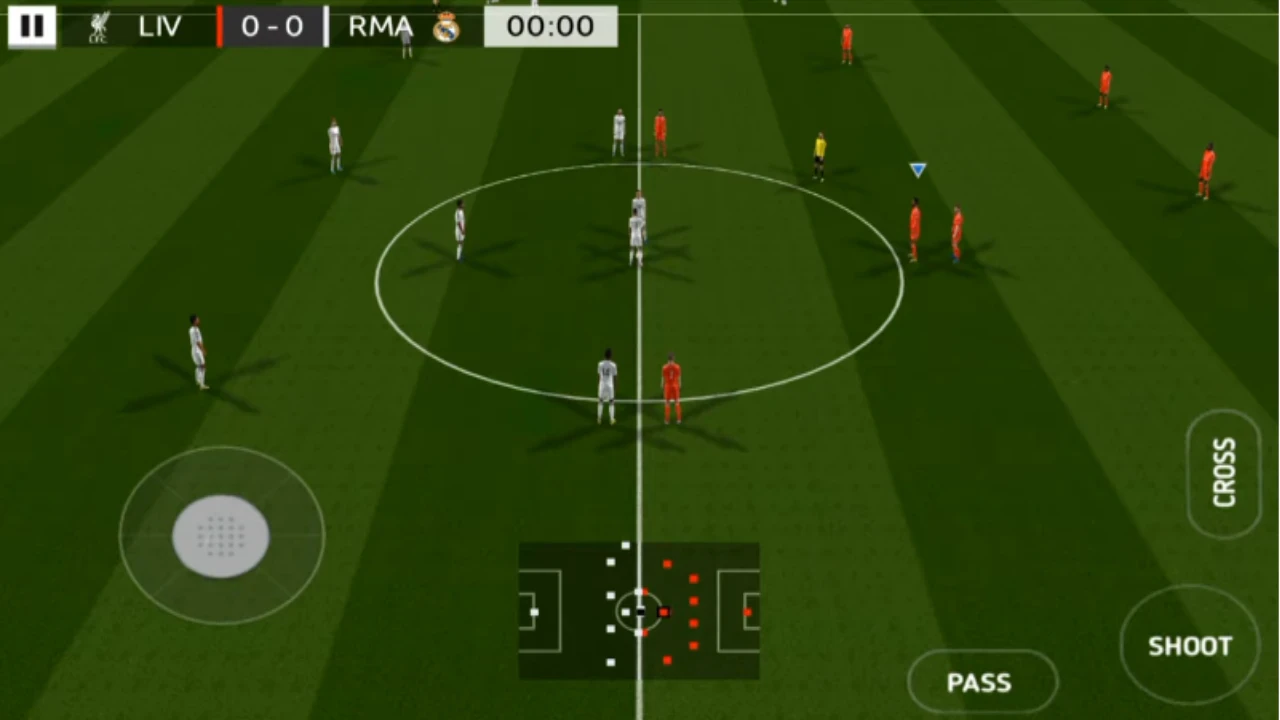
Task: Click the virtual joystick thumb pad
Action: click(x=221, y=536)
